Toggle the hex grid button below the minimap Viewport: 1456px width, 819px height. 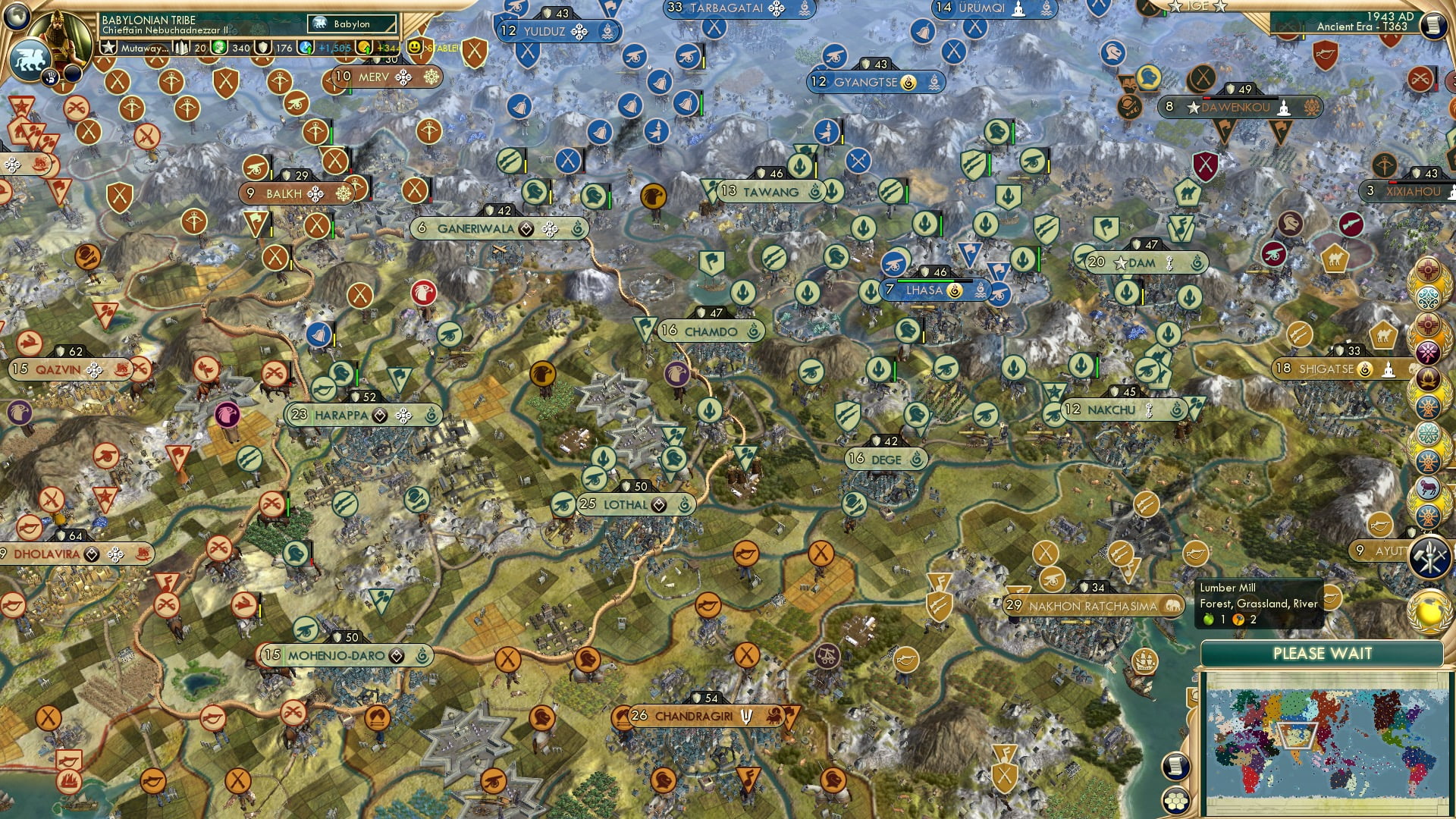[x=1177, y=802]
